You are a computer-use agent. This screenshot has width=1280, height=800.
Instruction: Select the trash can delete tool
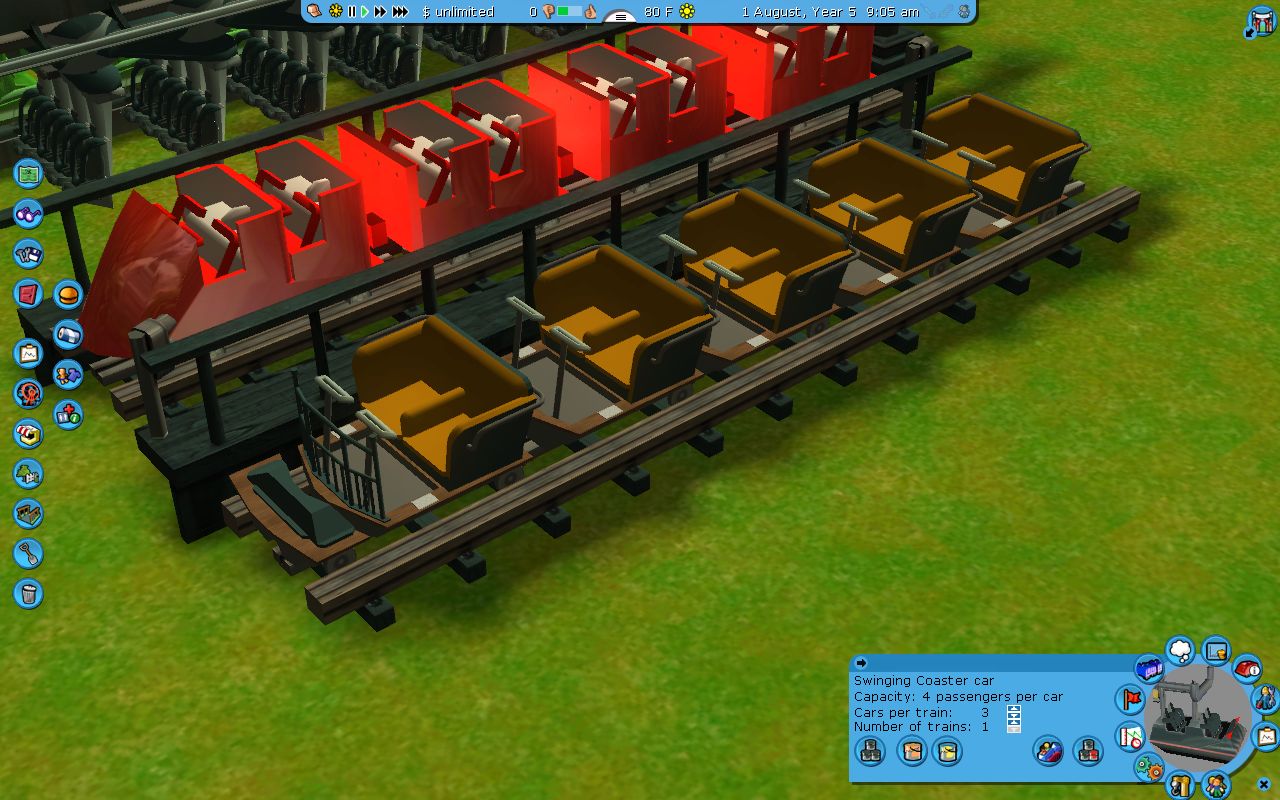click(28, 593)
